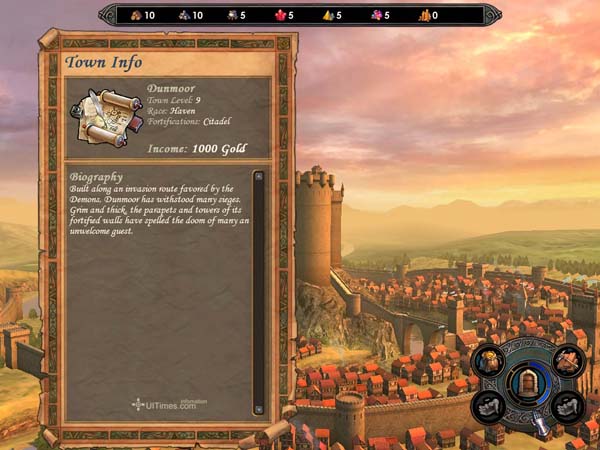Click the Biography scrollbar's up arrow

[x=258, y=176]
